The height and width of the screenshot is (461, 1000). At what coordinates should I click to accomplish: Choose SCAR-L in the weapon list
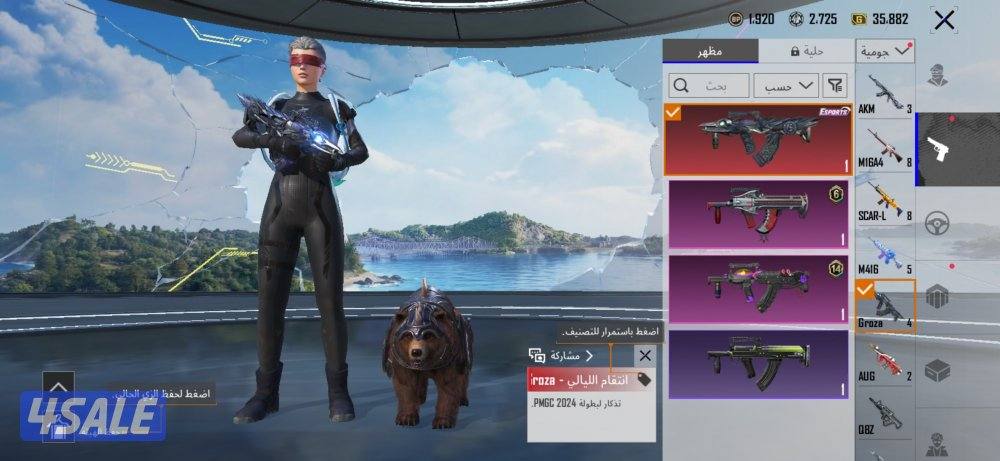click(x=886, y=202)
